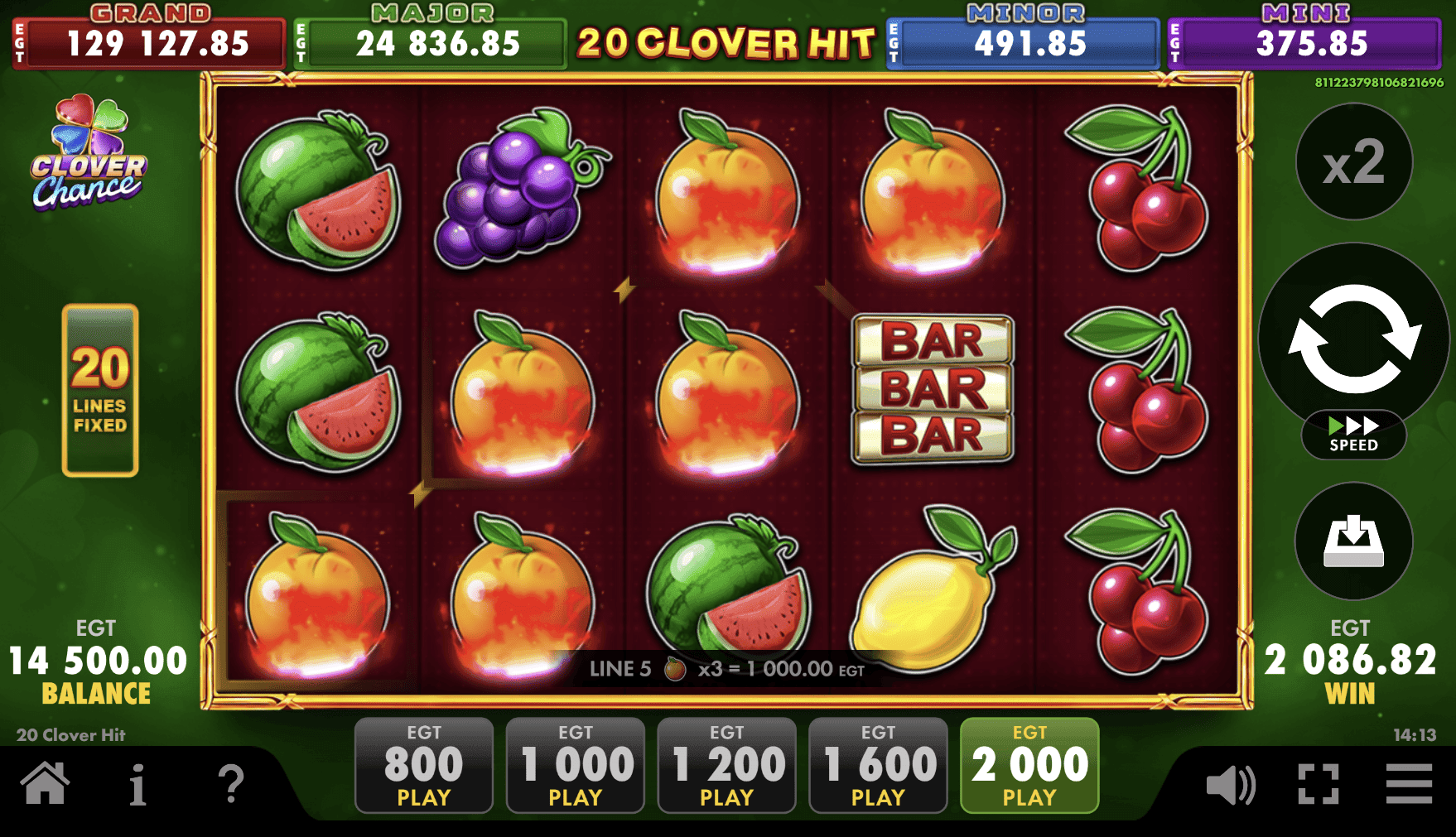Open help using the question mark icon
The height and width of the screenshot is (837, 1456).
coord(233,783)
